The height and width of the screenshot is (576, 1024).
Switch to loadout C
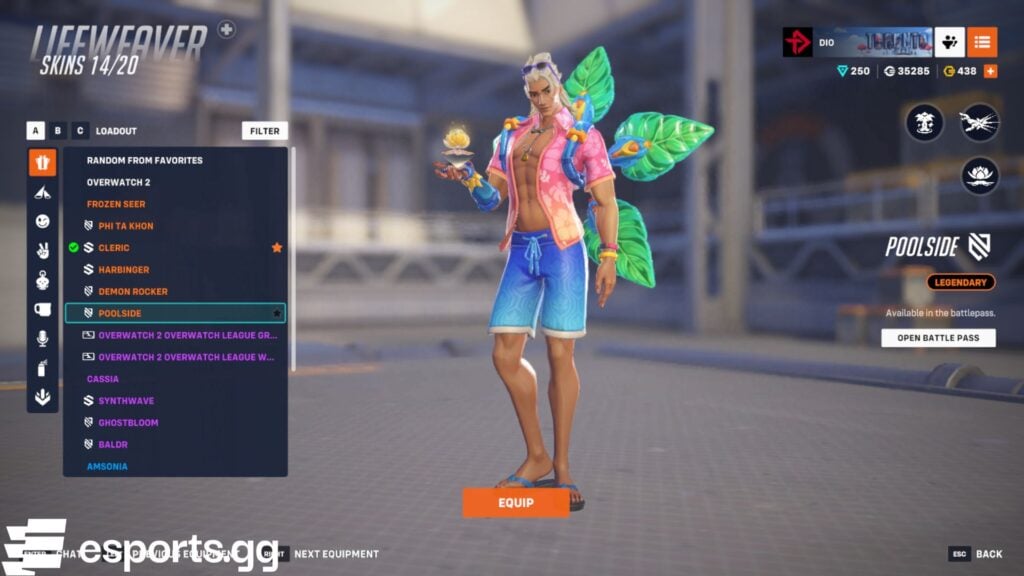tap(80, 131)
